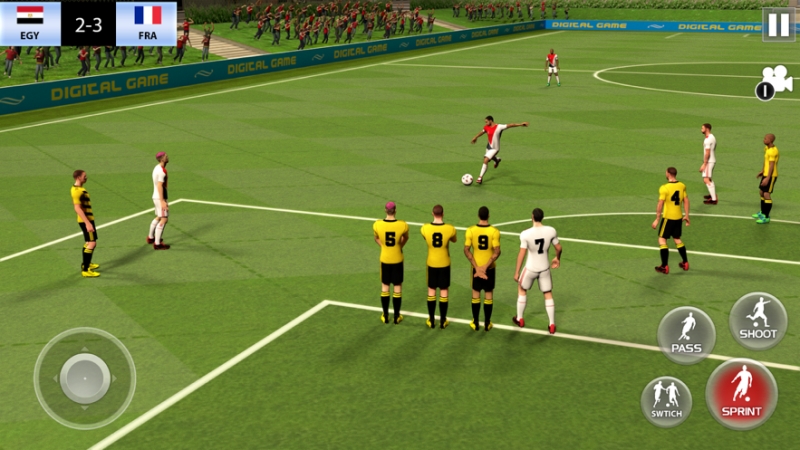The width and height of the screenshot is (800, 450).
Task: Click the virtual joystick pad
Action: tap(84, 378)
